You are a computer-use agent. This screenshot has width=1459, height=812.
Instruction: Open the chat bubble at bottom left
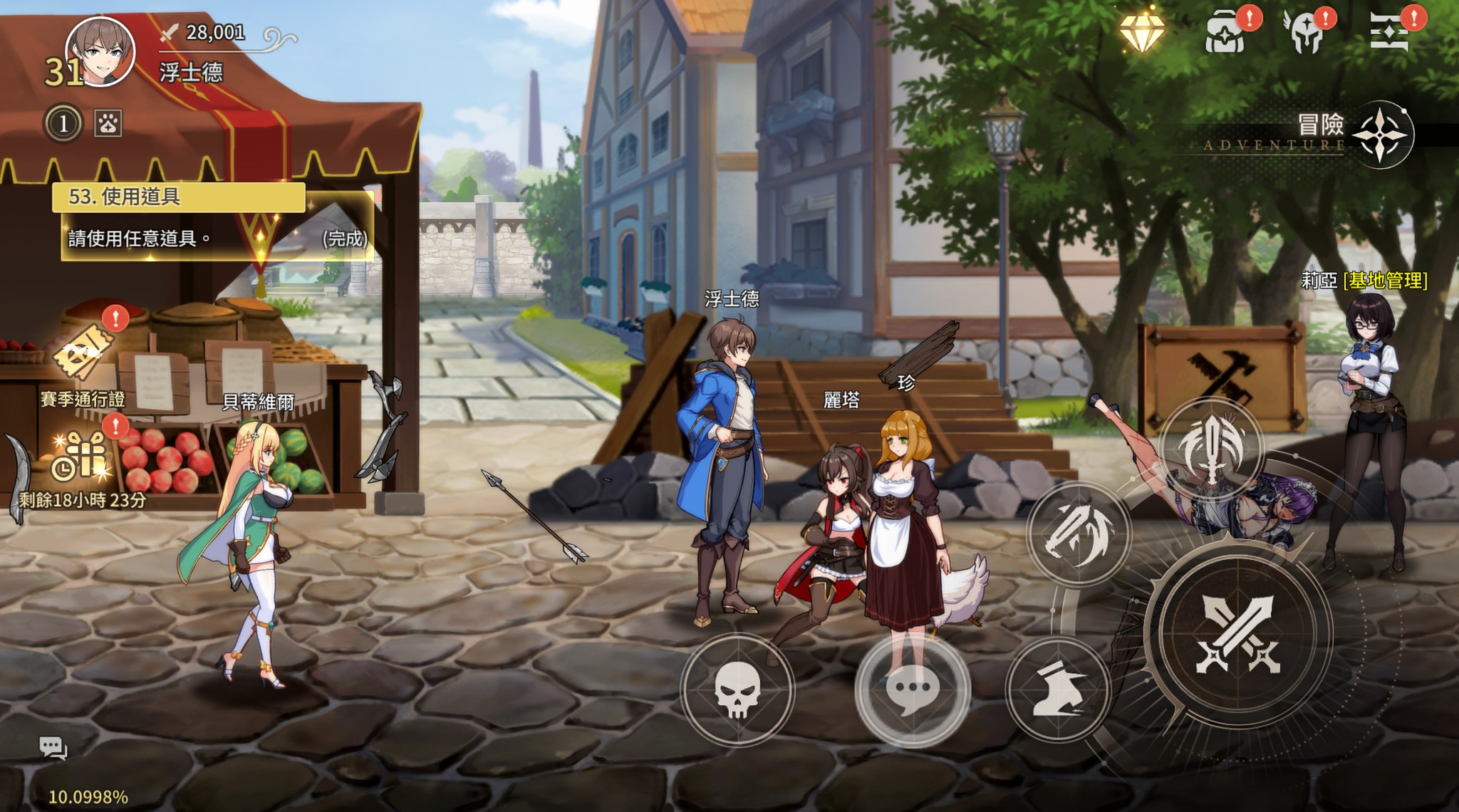[x=53, y=747]
